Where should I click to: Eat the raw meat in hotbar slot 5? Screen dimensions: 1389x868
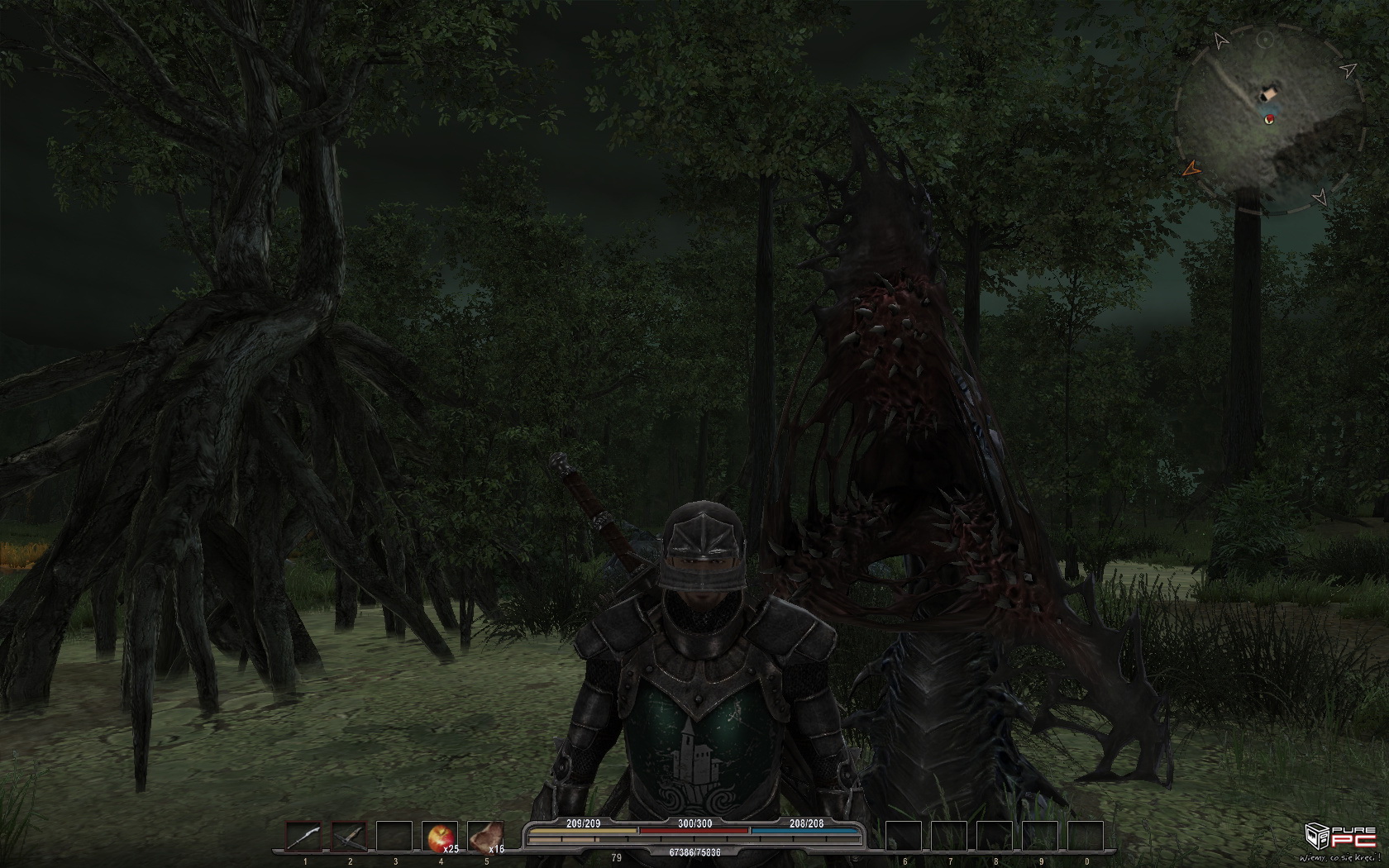click(485, 837)
